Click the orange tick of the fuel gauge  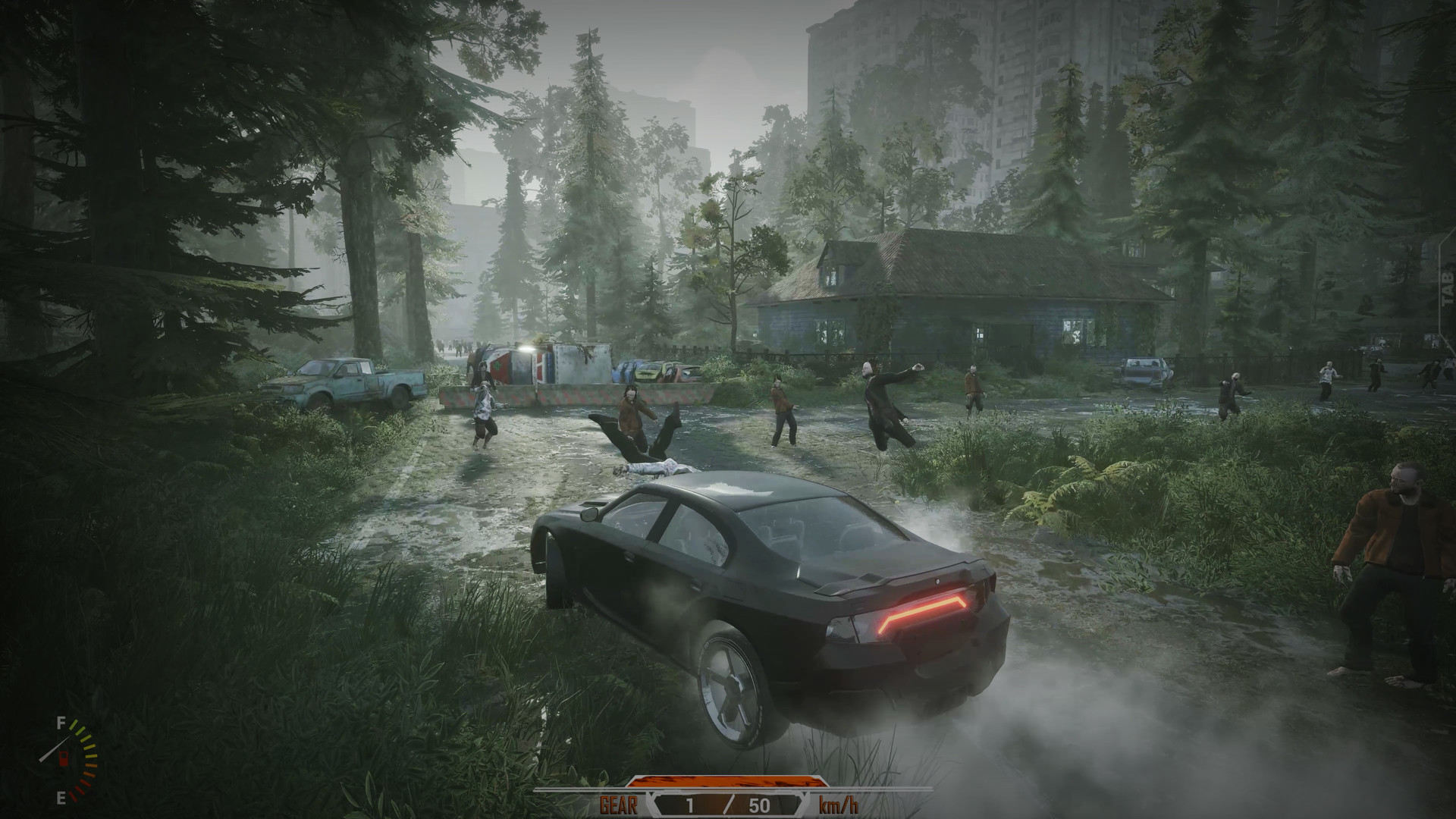pyautogui.click(x=91, y=765)
